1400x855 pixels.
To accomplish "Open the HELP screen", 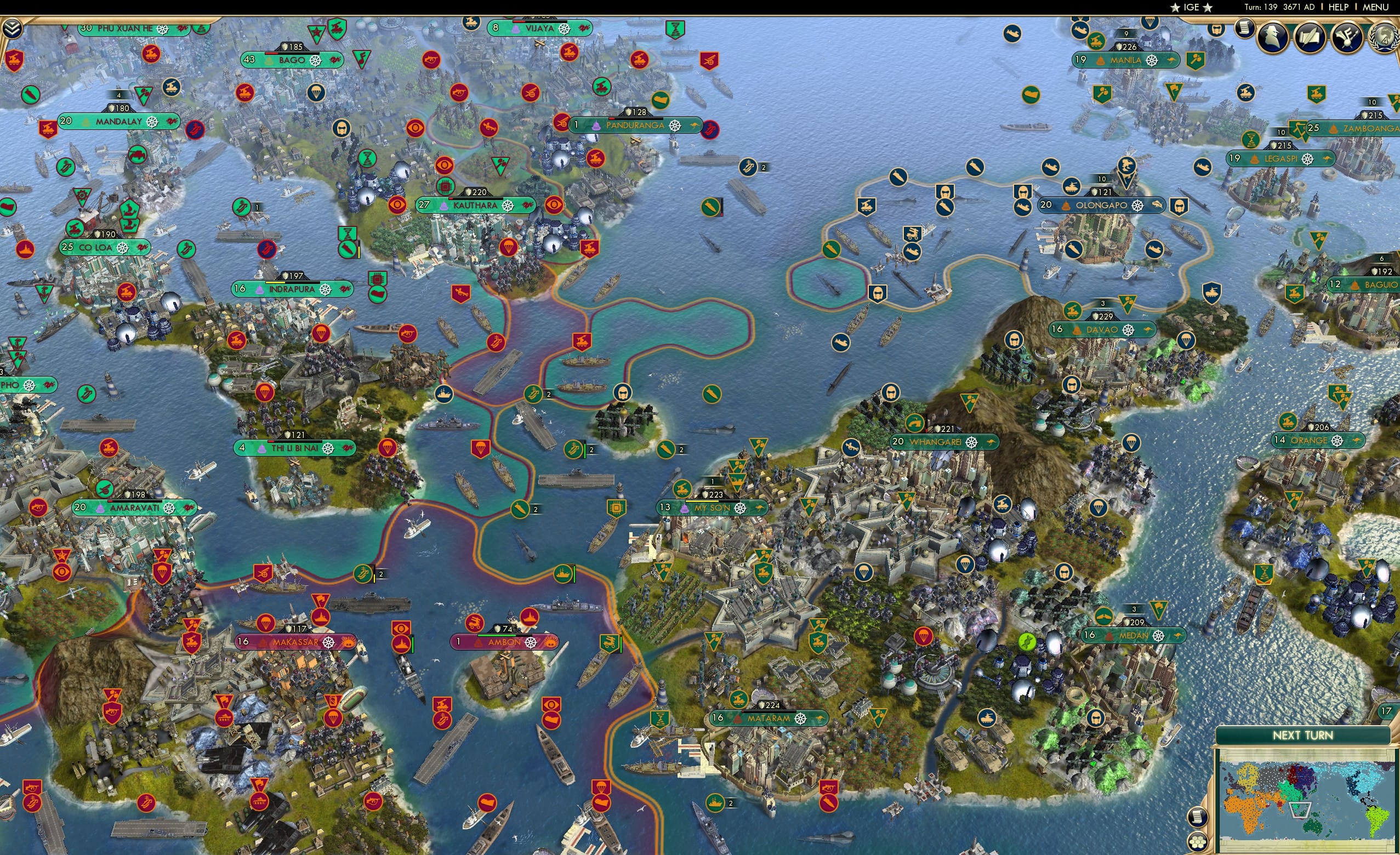I will pos(1339,7).
